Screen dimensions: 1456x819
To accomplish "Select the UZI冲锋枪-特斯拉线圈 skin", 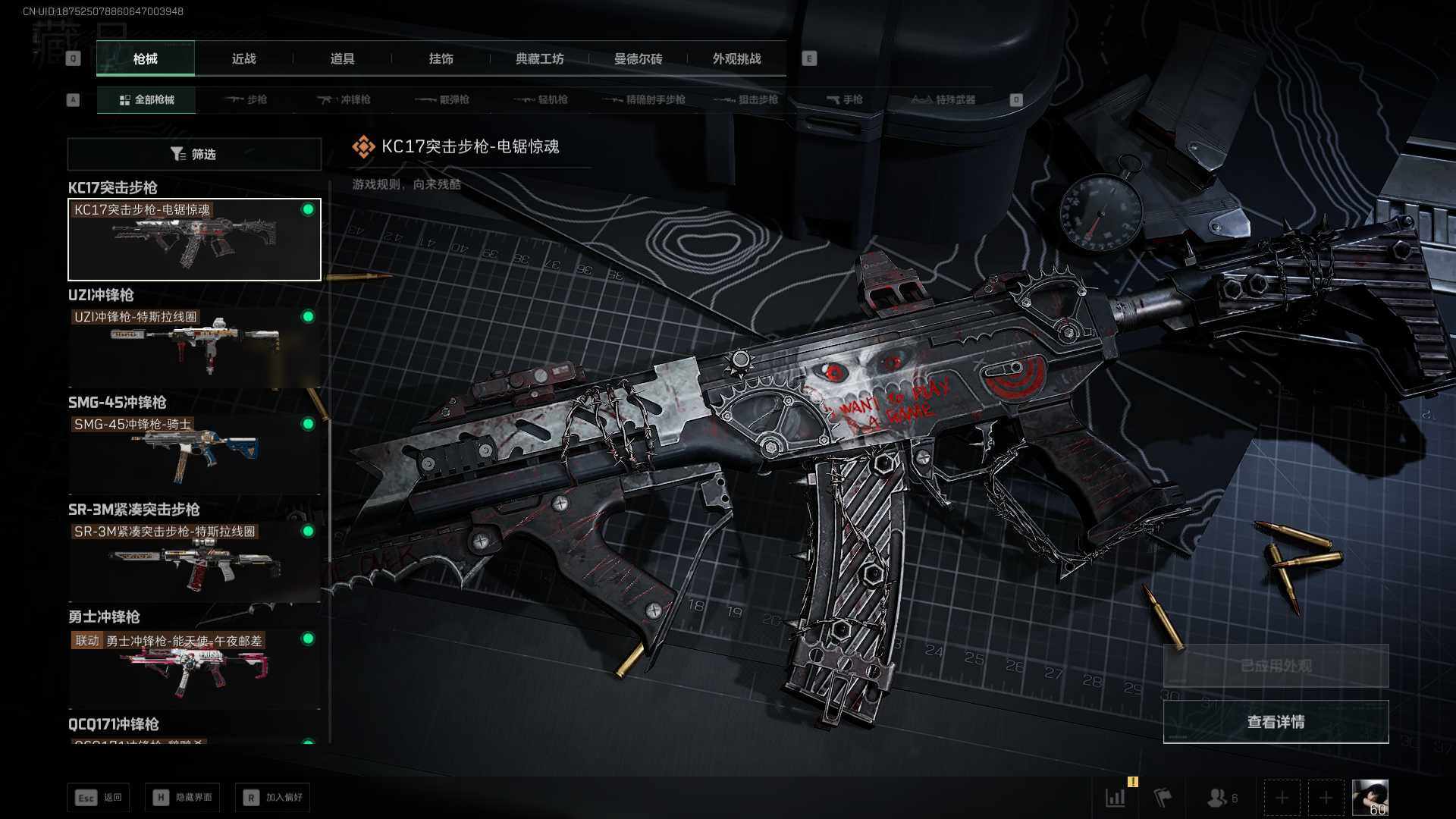I will [x=194, y=347].
